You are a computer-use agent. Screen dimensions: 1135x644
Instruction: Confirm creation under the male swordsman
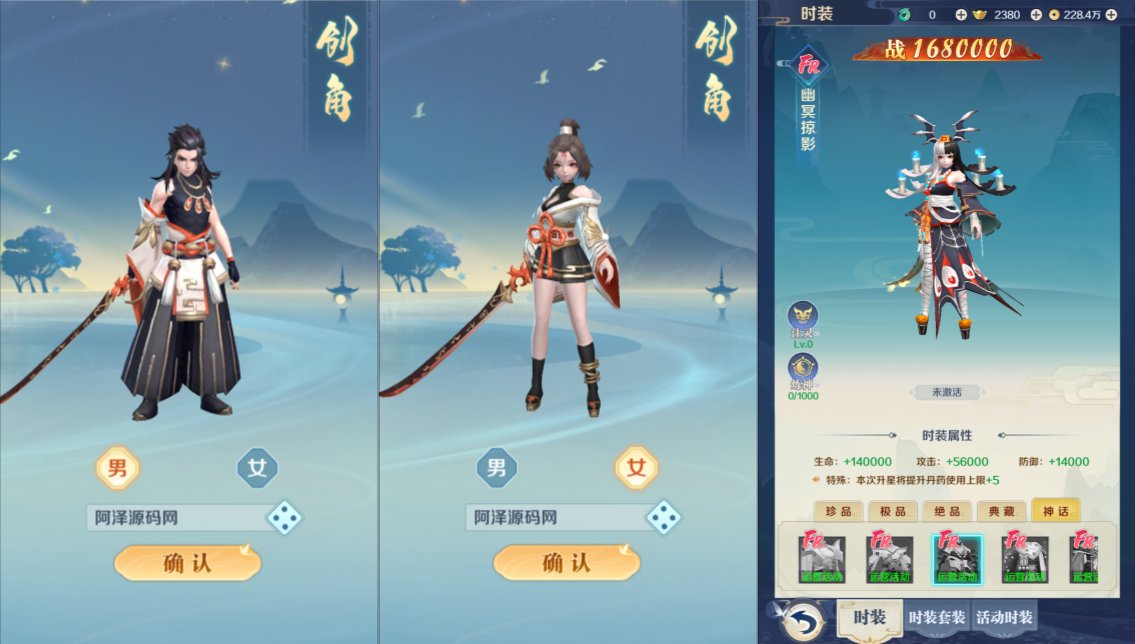pos(187,563)
